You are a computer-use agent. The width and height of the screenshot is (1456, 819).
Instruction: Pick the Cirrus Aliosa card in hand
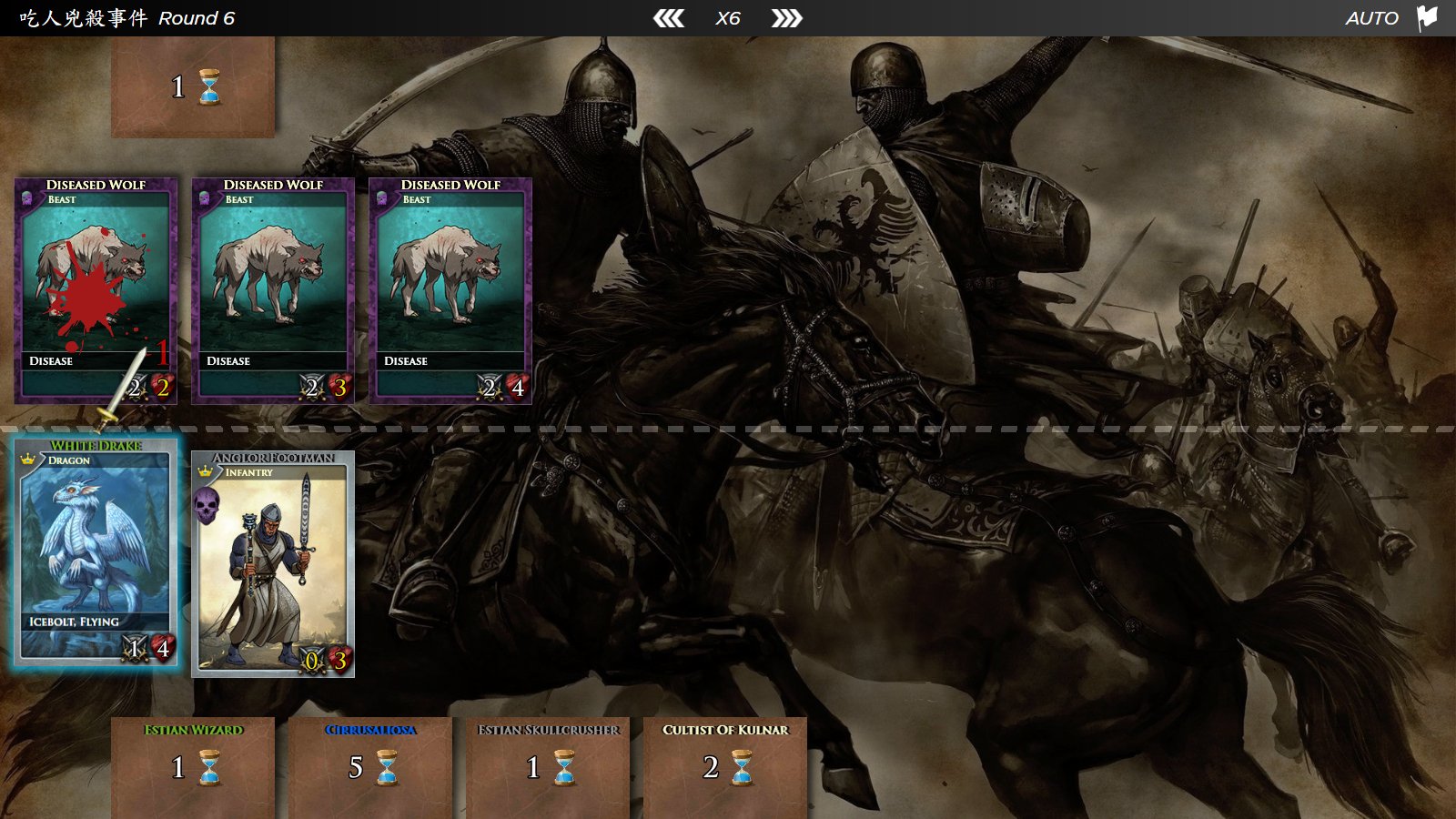(370, 766)
